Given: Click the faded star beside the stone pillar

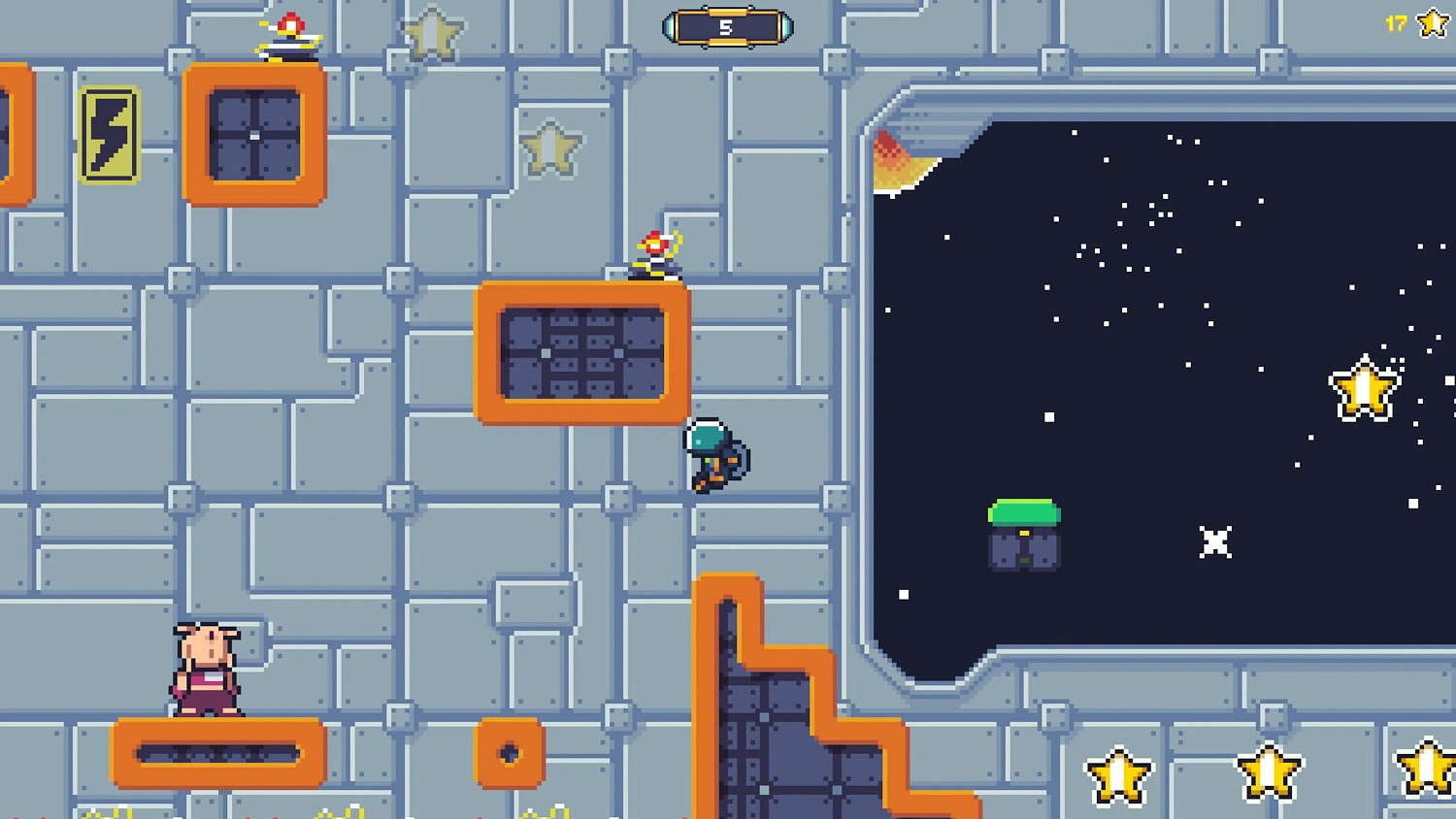Looking at the screenshot, I should [x=550, y=146].
